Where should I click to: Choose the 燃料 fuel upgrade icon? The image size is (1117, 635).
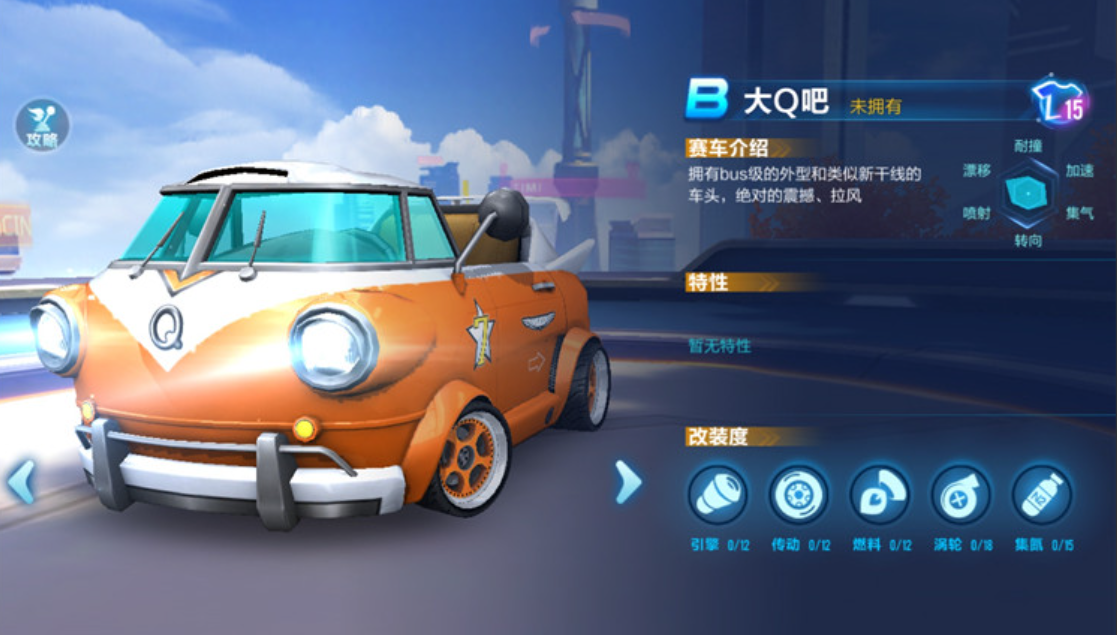pos(879,495)
